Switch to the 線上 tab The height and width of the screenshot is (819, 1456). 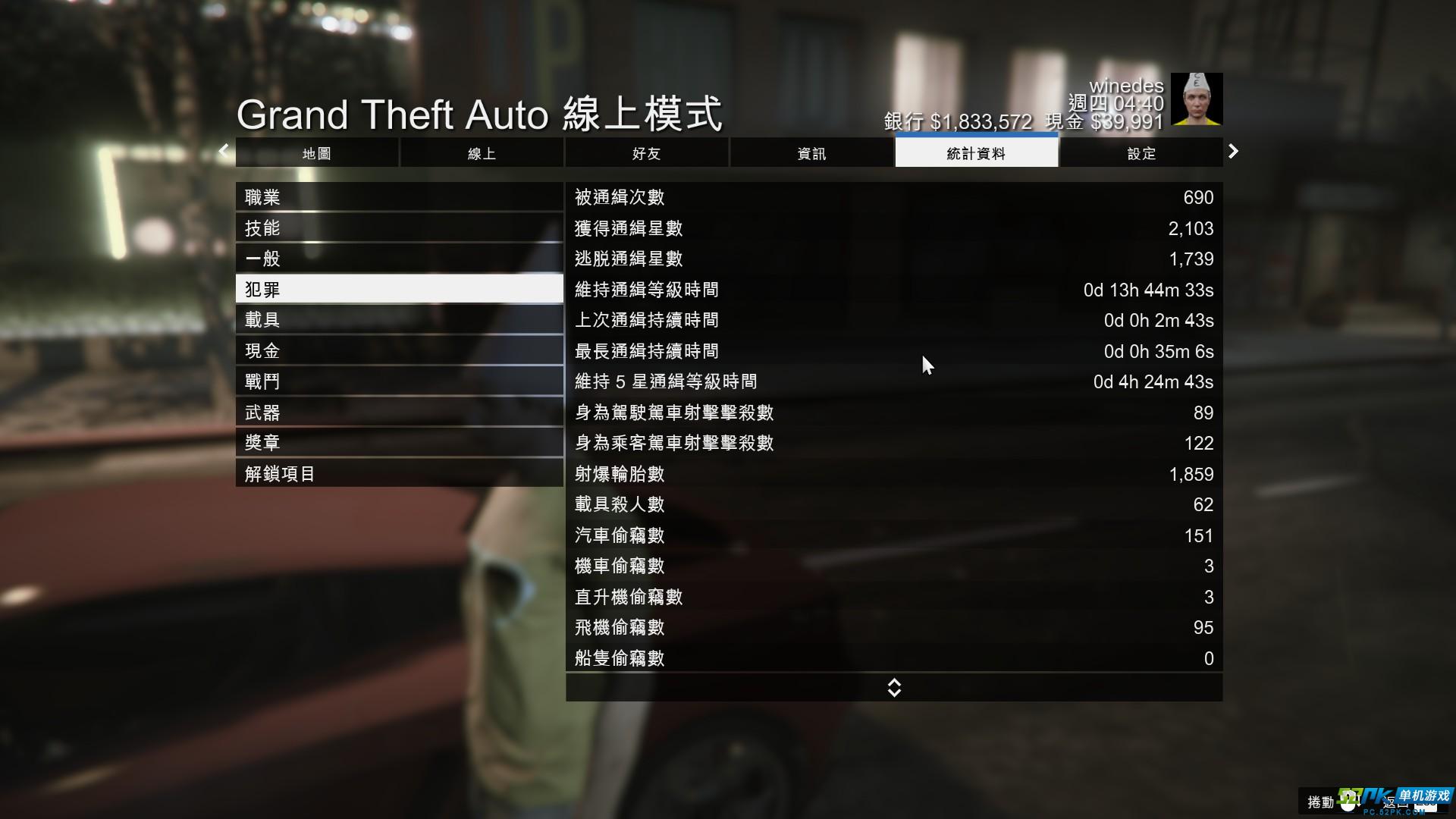482,152
